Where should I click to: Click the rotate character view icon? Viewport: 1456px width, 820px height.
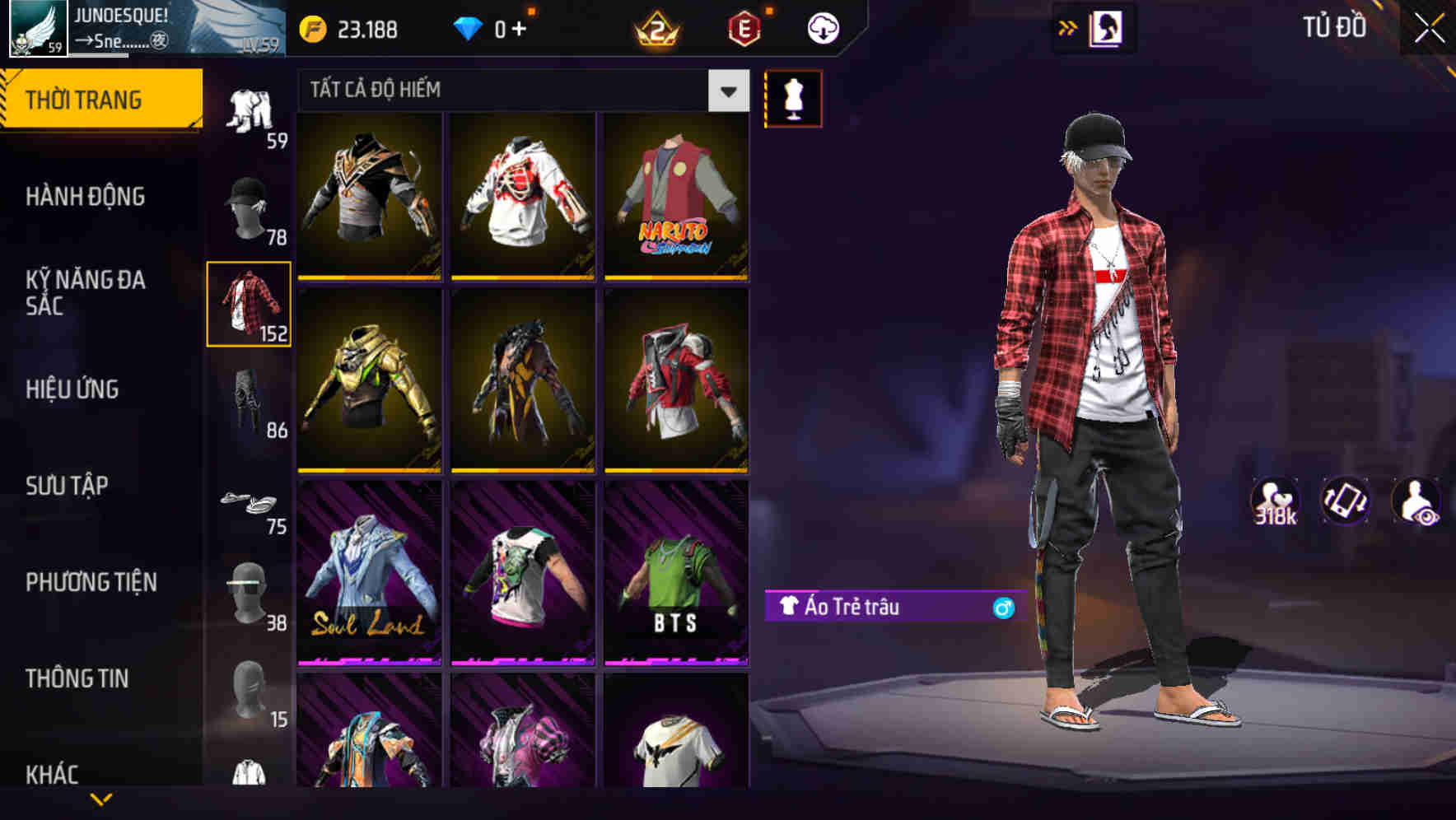(1346, 505)
